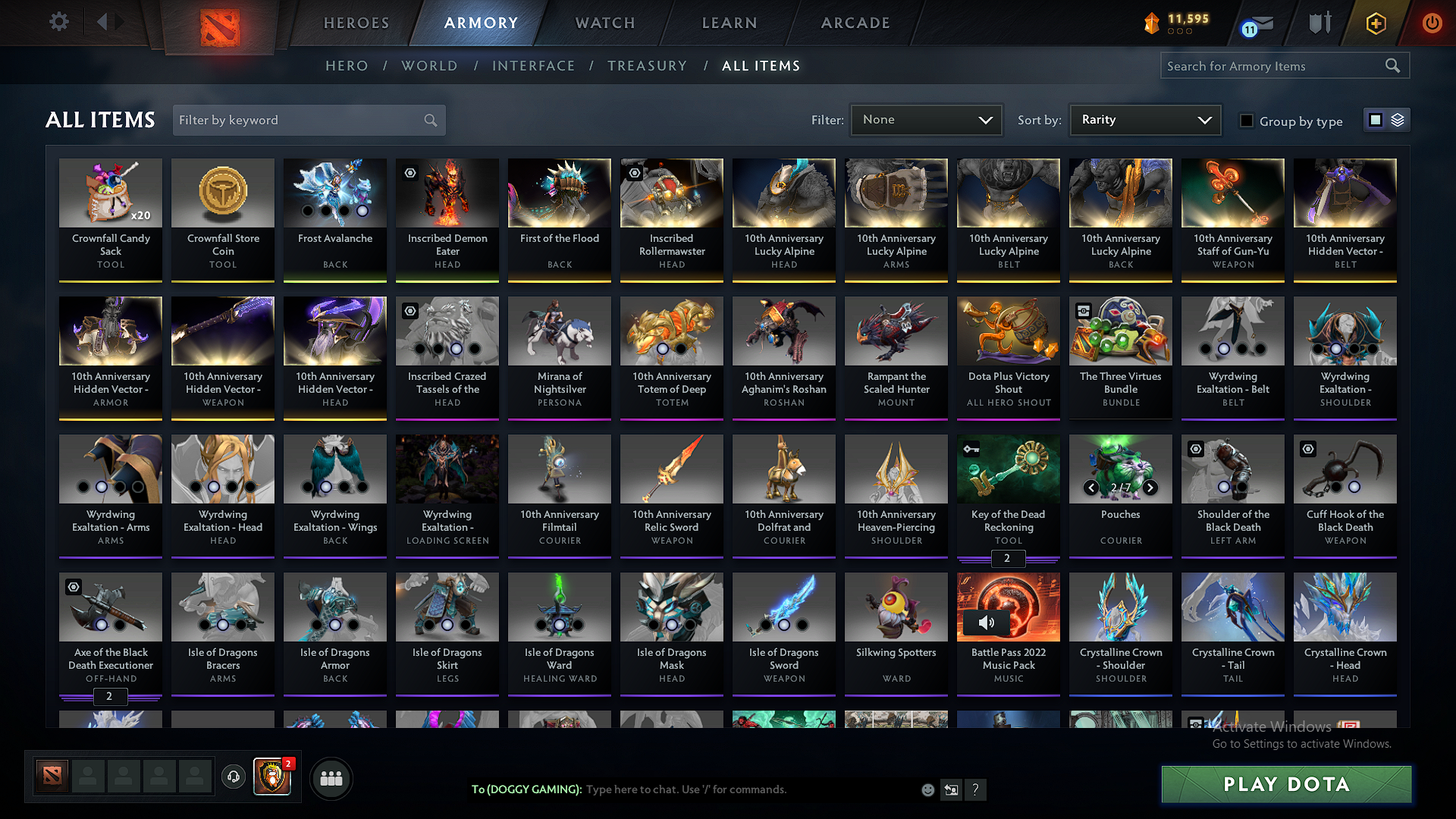Click the shield and sword armory icon
Image resolution: width=1456 pixels, height=819 pixels.
point(1319,23)
